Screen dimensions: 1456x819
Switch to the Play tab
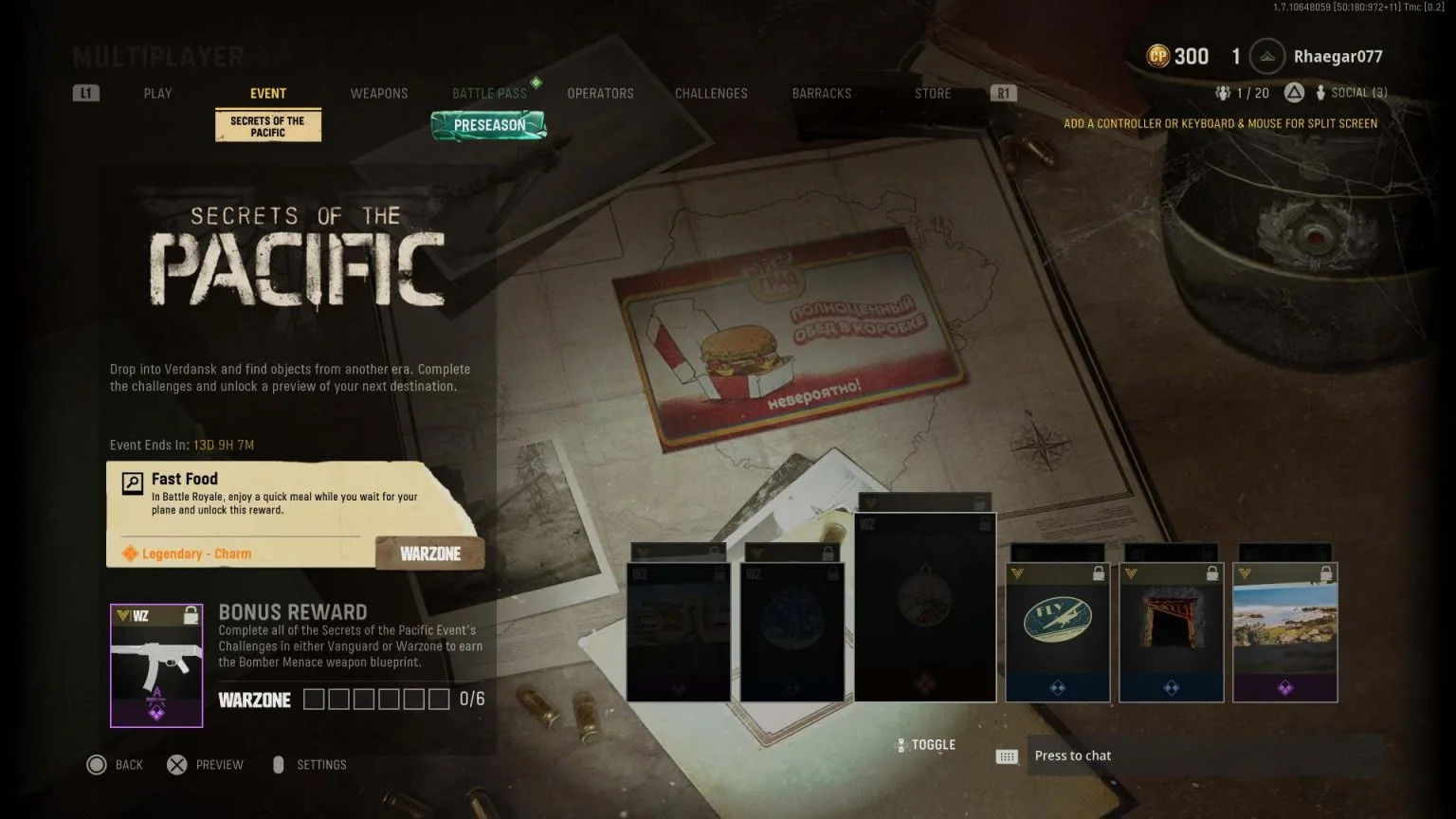157,93
